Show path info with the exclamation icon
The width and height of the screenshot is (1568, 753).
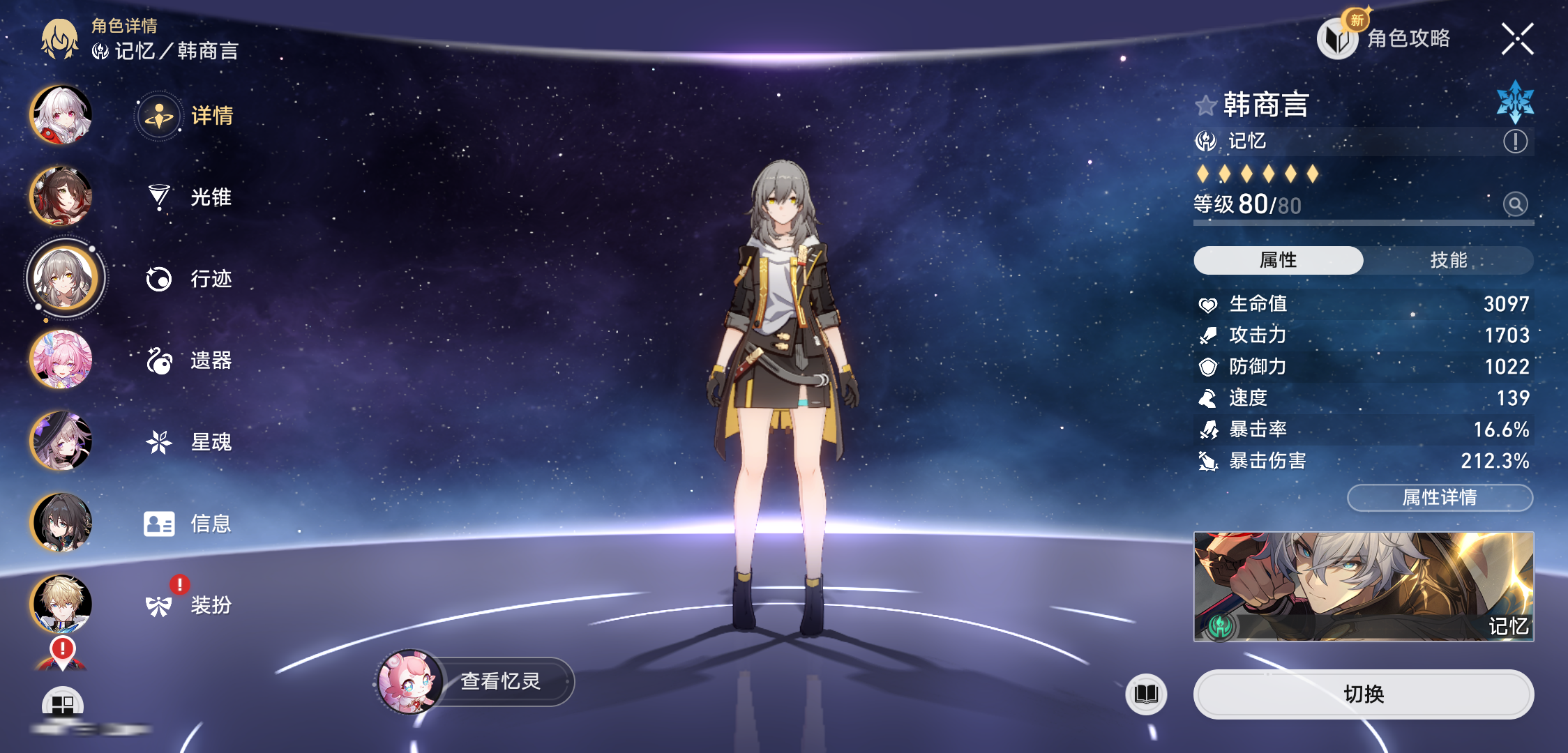coord(1515,142)
